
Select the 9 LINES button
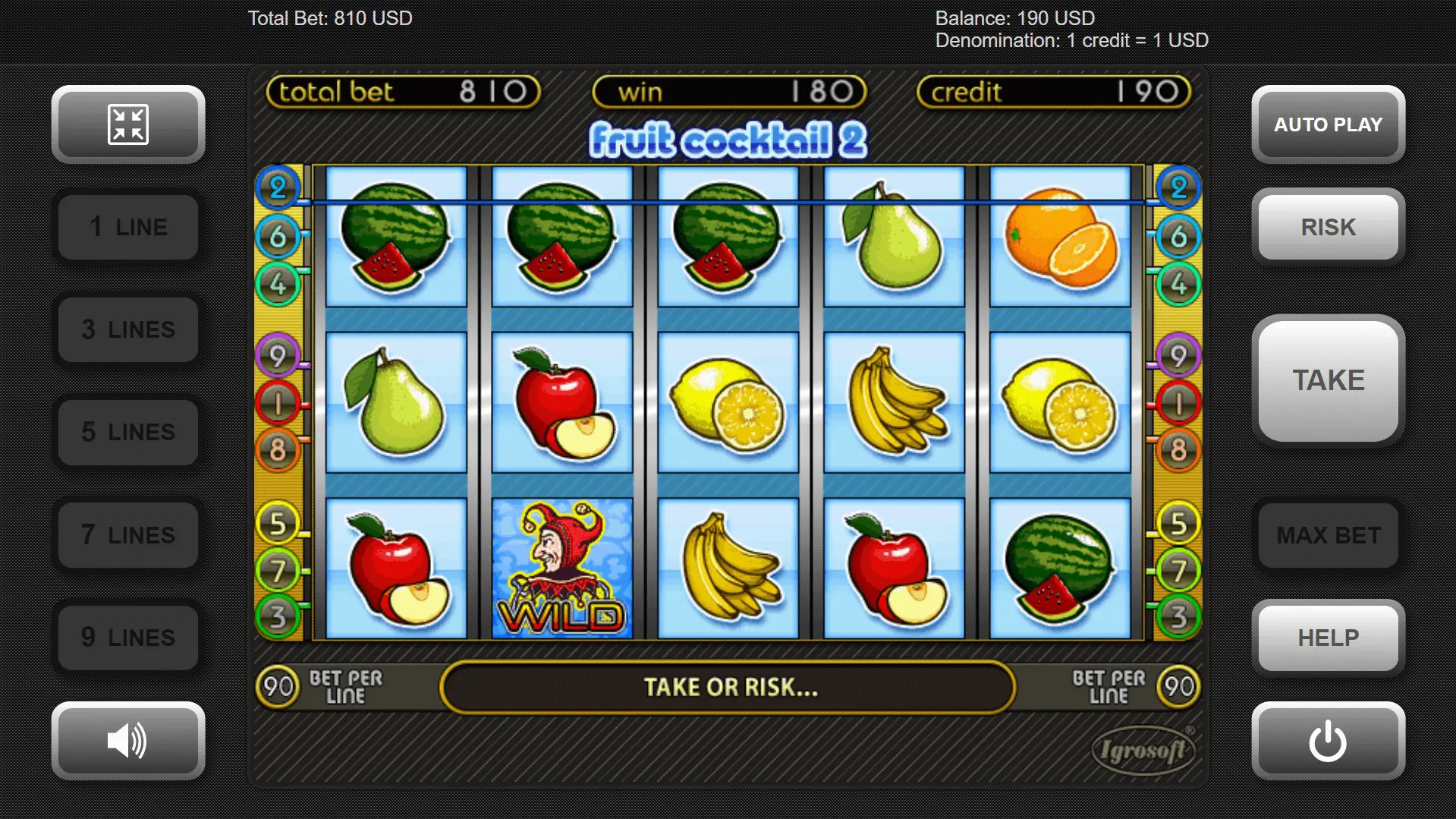pyautogui.click(x=128, y=638)
